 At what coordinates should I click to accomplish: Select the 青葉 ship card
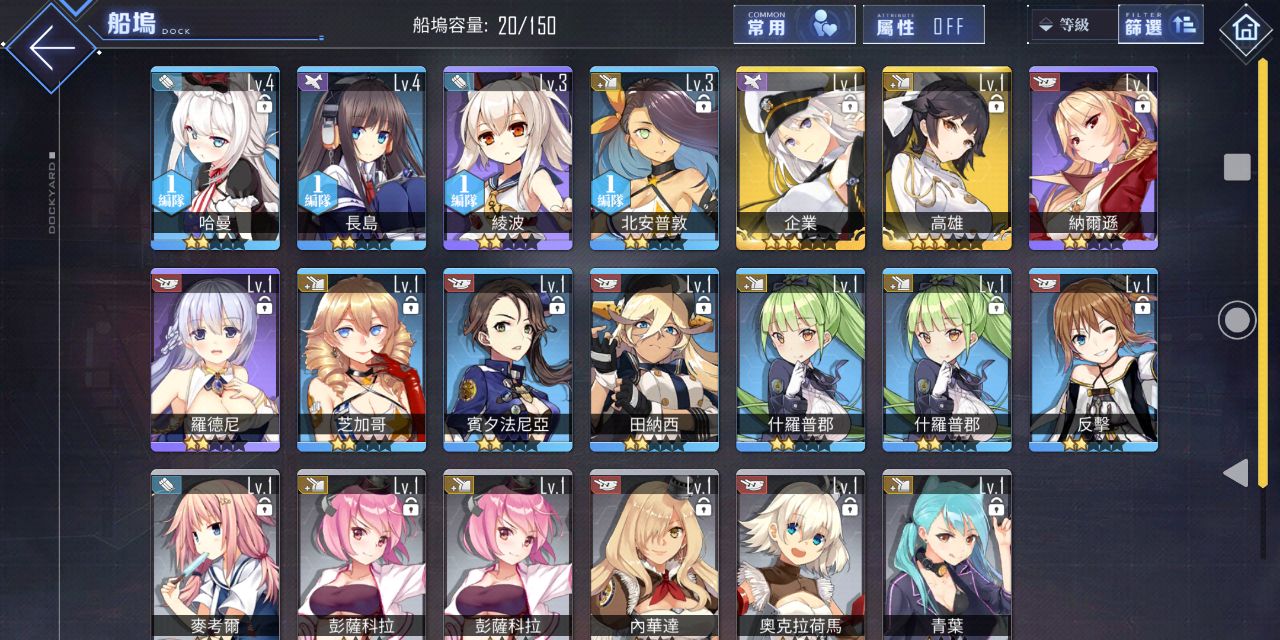click(x=947, y=555)
